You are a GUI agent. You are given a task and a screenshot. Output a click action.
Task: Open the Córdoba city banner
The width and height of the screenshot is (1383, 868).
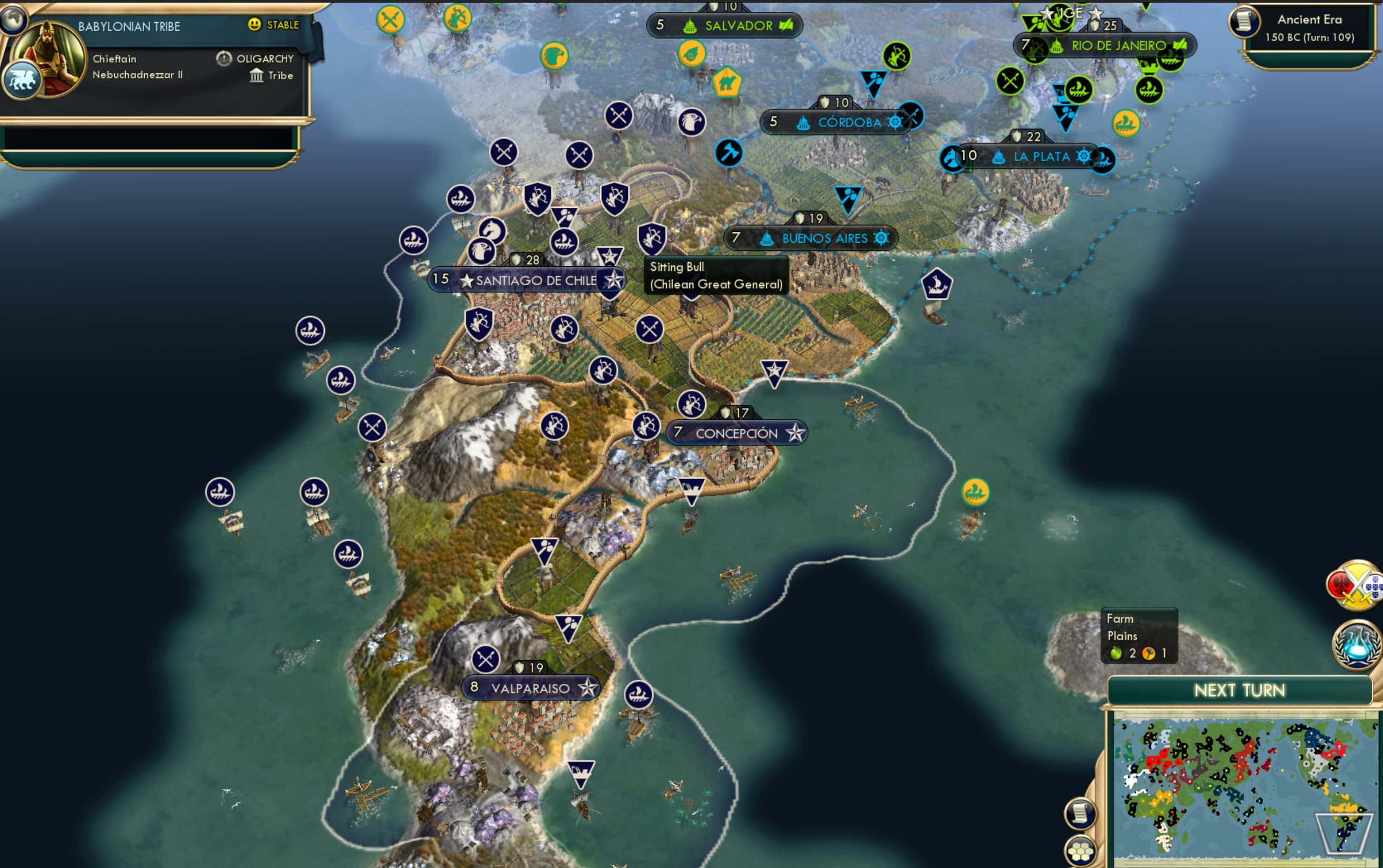tap(848, 122)
